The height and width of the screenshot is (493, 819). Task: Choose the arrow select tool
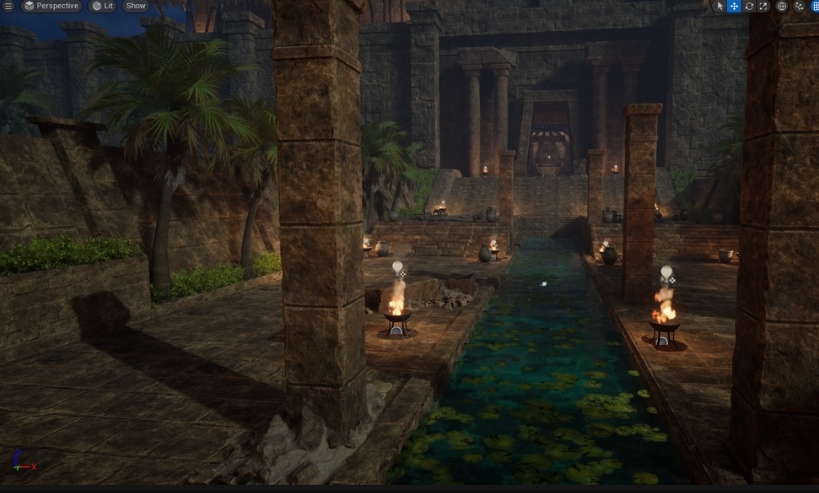point(719,6)
